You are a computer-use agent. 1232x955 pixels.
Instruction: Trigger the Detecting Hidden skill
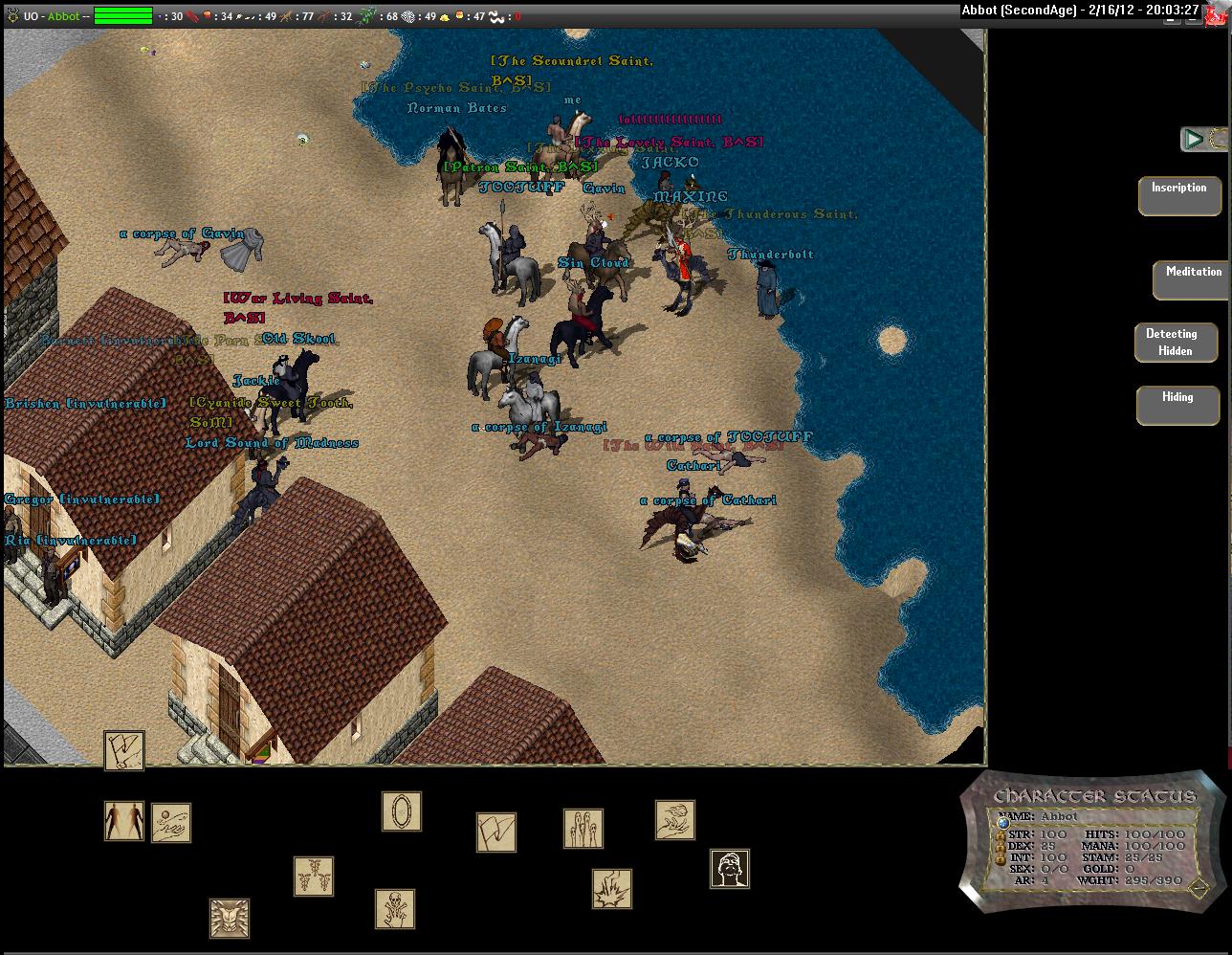coord(1176,343)
